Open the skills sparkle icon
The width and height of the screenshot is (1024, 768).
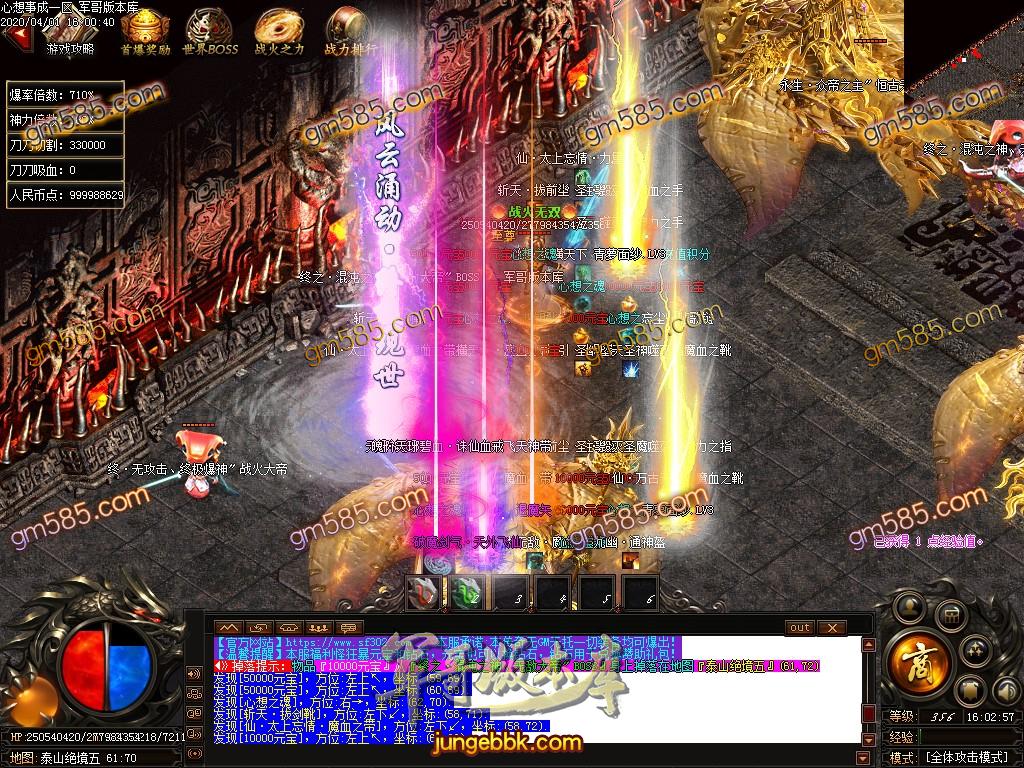978,652
